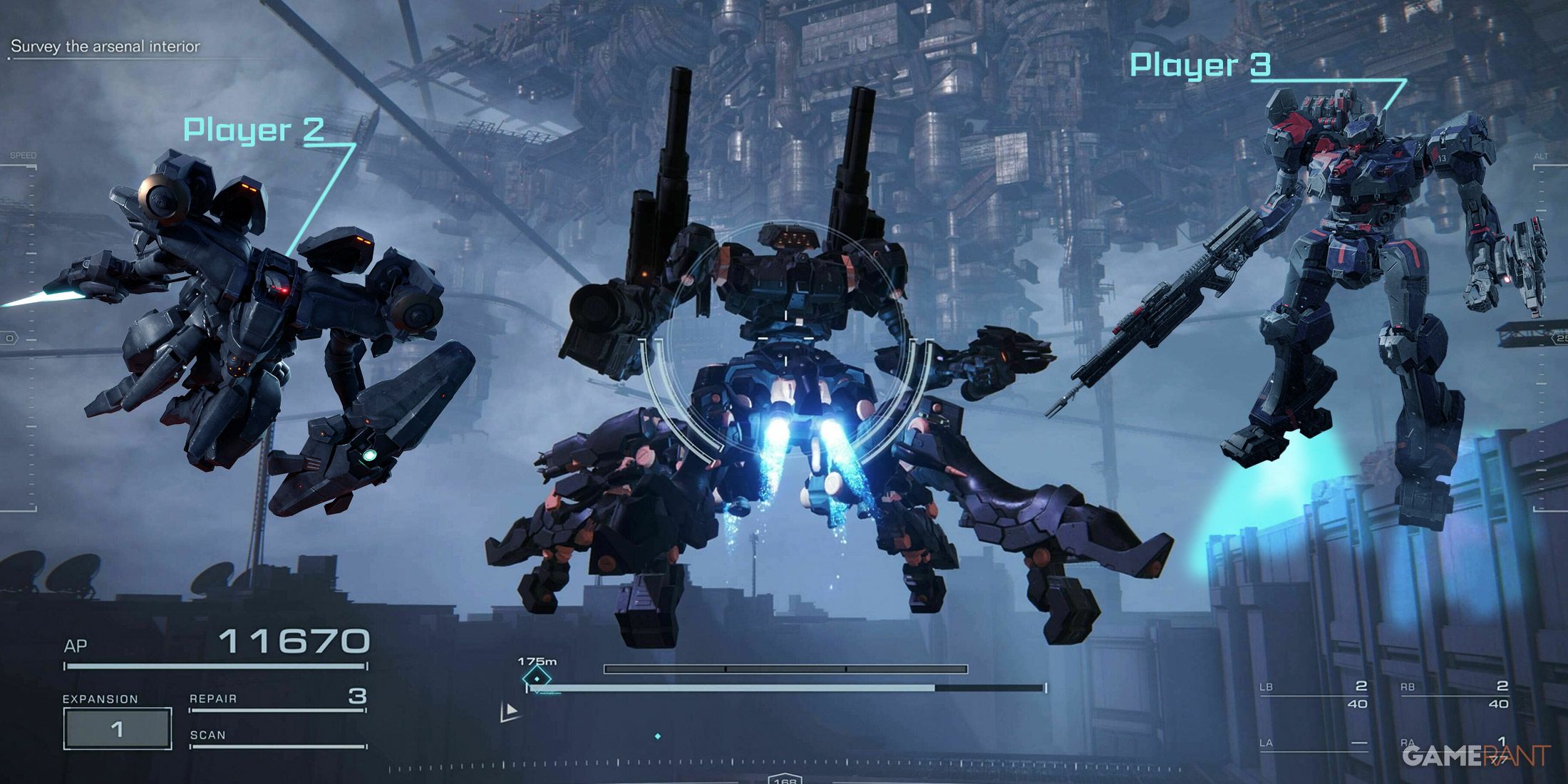Select the Player 3 label
Screen dimensions: 1568x784
click(x=1200, y=65)
